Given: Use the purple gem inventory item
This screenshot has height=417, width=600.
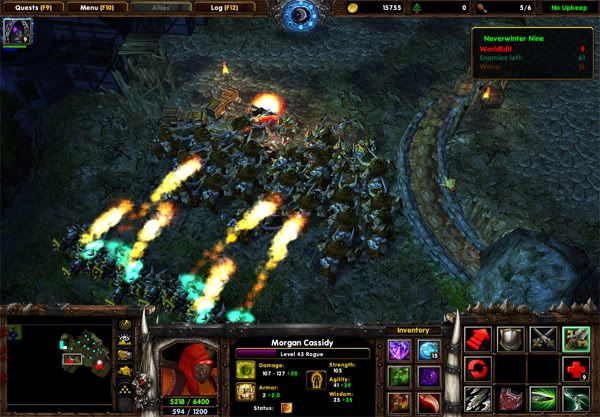Looking at the screenshot, I should coord(399,350).
